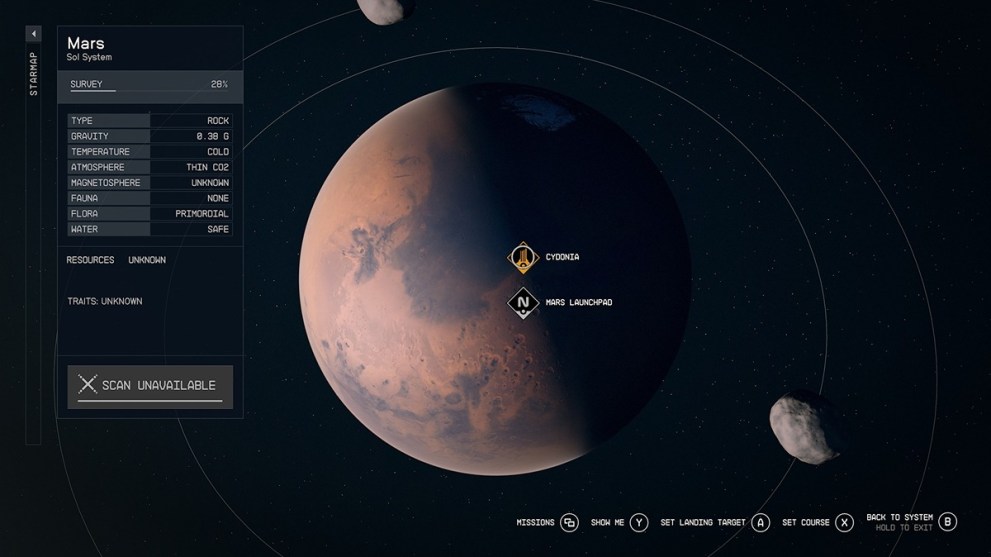The height and width of the screenshot is (557, 991).
Task: Choose the Mars Launchpad map marker
Action: click(x=523, y=303)
